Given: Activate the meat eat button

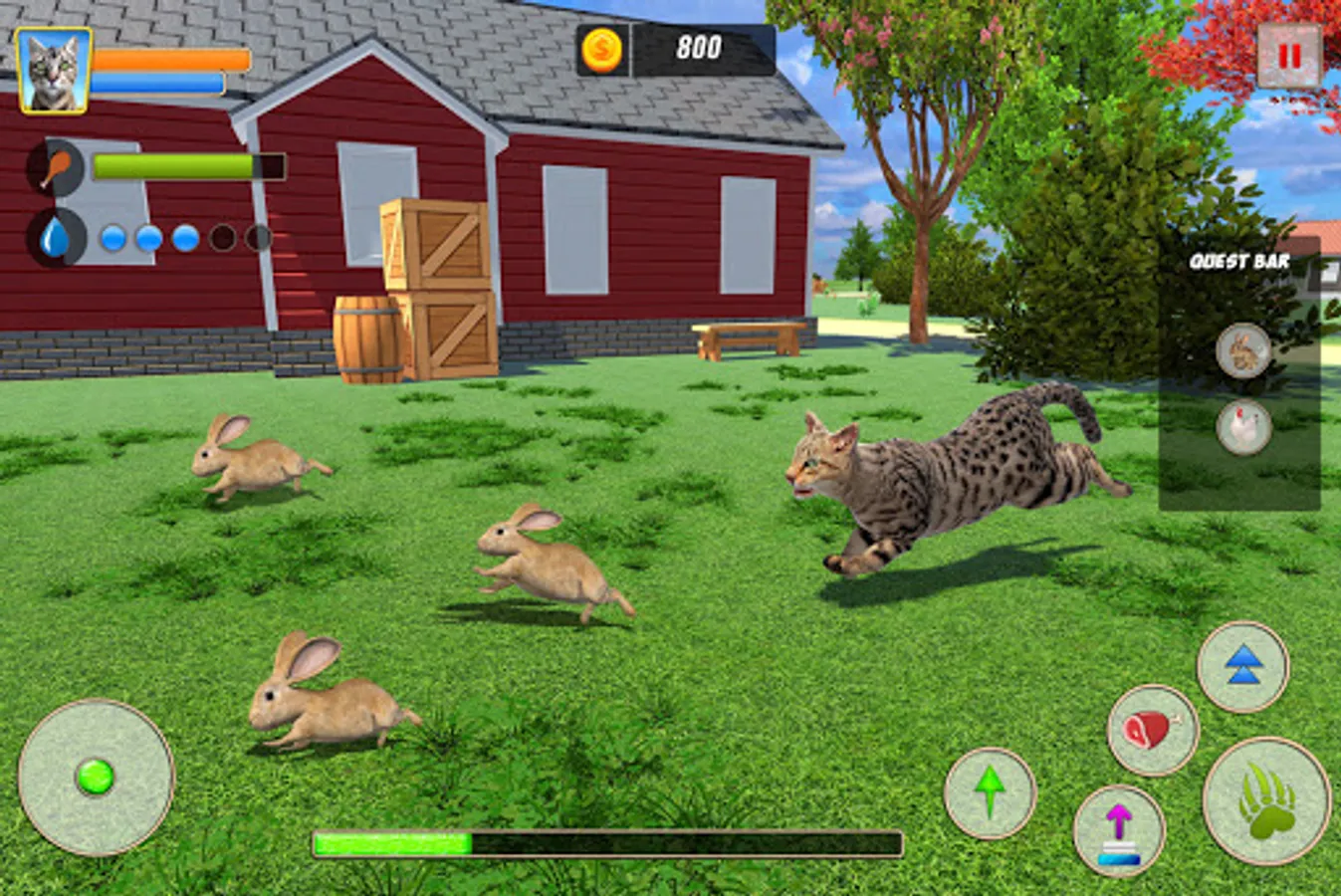Looking at the screenshot, I should (1153, 730).
